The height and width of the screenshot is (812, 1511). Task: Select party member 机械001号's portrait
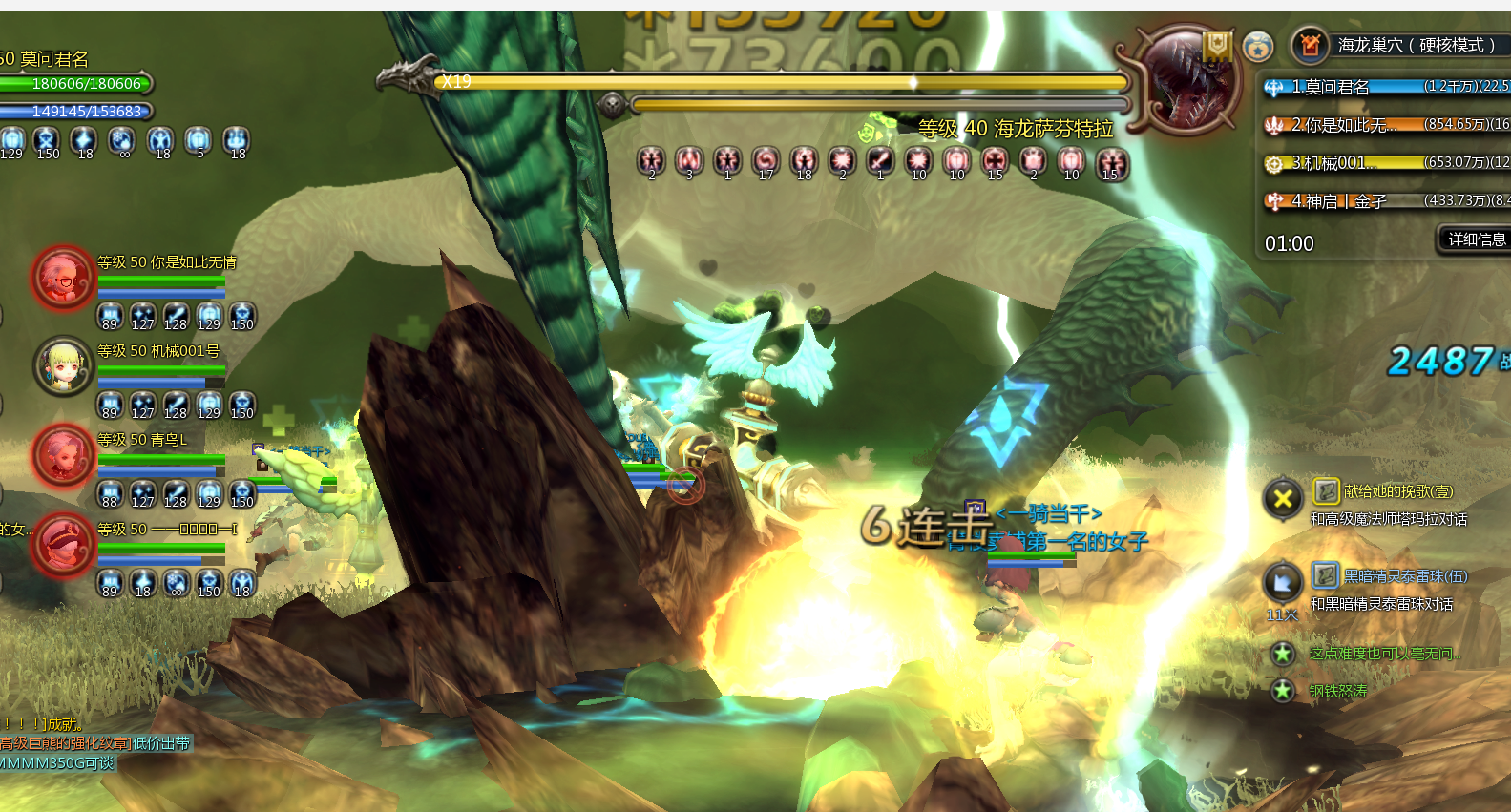pyautogui.click(x=63, y=365)
